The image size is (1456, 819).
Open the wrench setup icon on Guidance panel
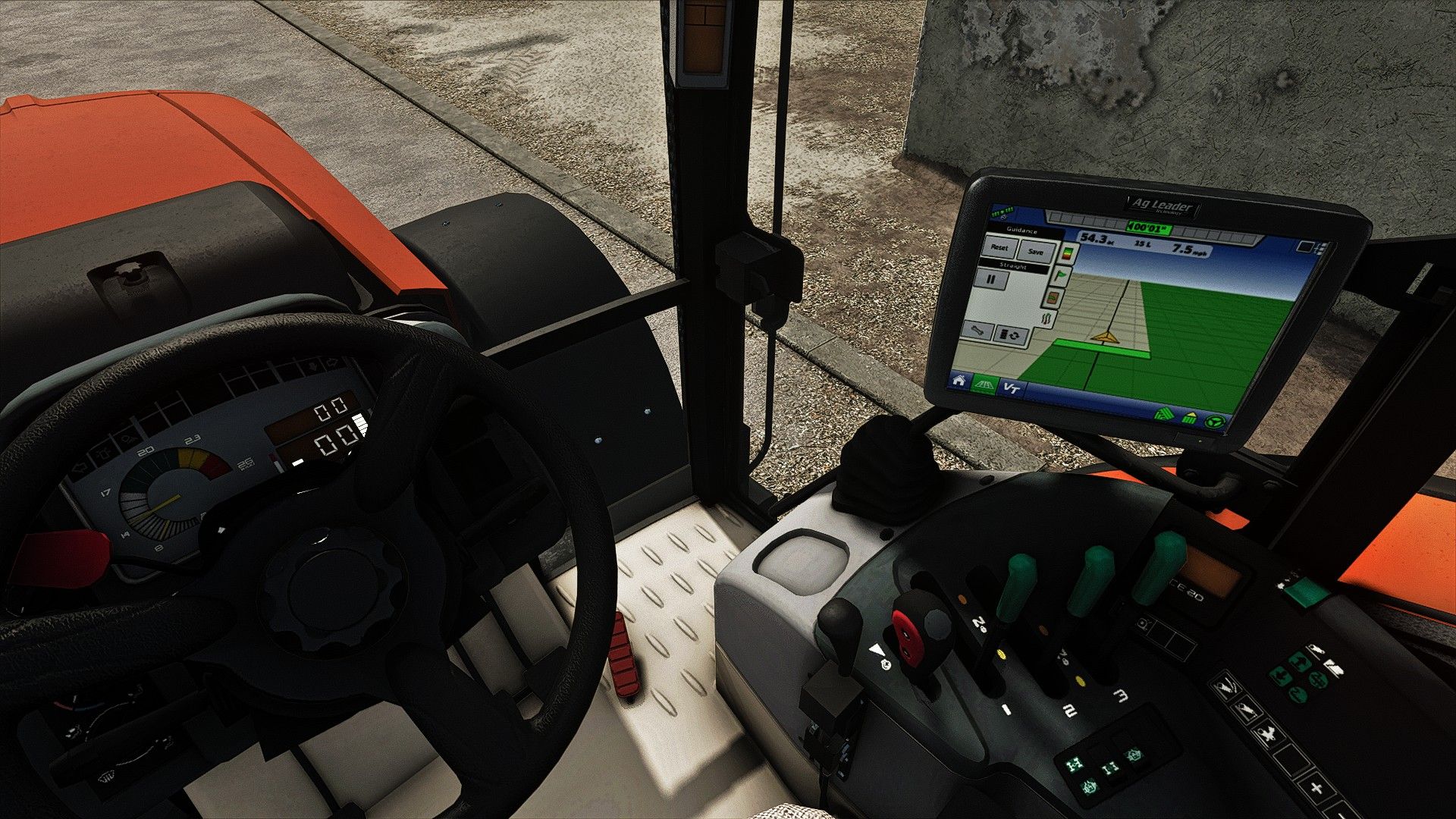pyautogui.click(x=980, y=333)
